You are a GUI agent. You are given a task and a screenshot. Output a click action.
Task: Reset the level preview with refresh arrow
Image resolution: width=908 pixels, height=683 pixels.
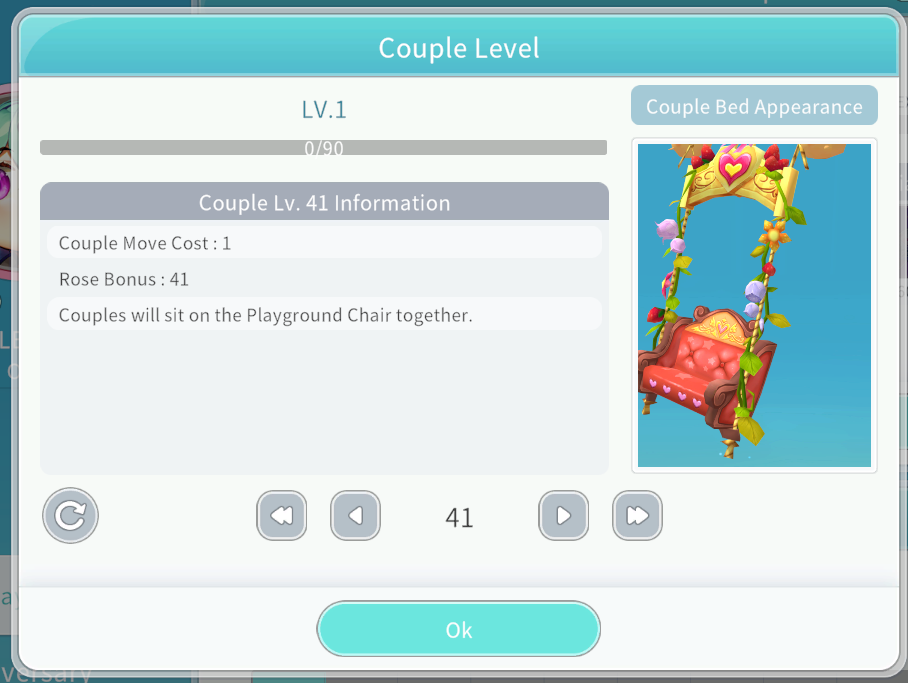(x=70, y=516)
